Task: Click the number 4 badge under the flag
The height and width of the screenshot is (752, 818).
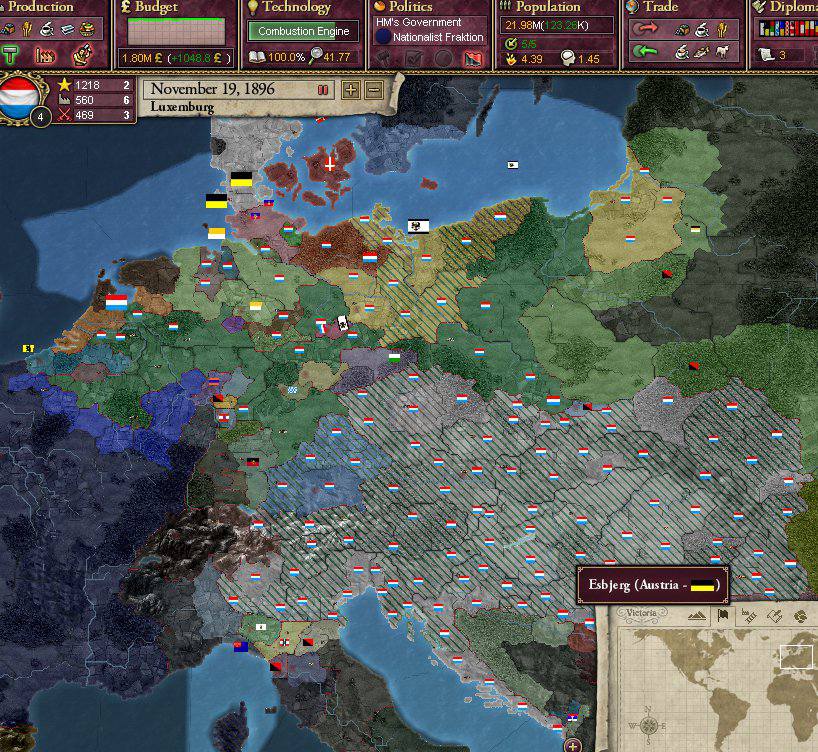Action: (x=40, y=118)
